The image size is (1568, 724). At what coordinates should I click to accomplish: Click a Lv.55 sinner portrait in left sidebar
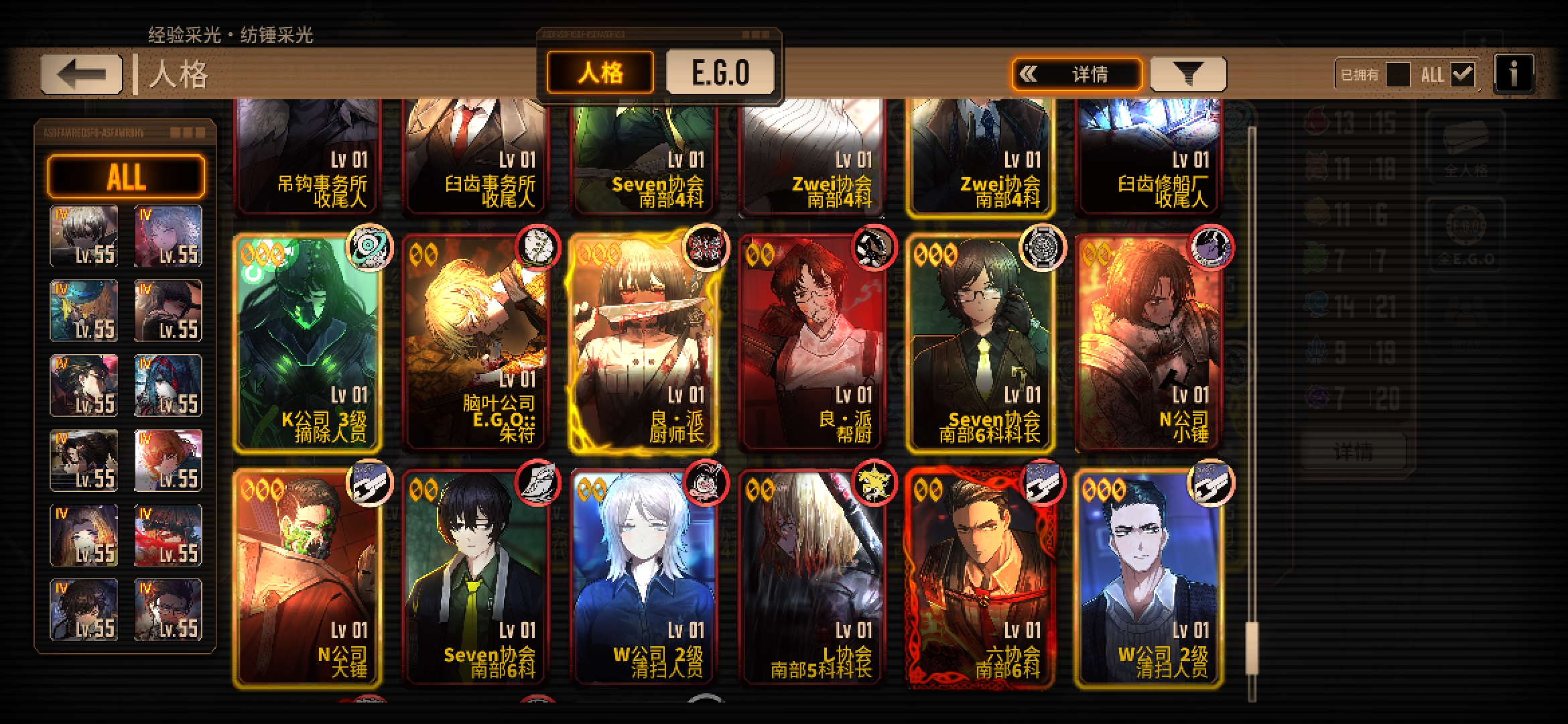[83, 233]
